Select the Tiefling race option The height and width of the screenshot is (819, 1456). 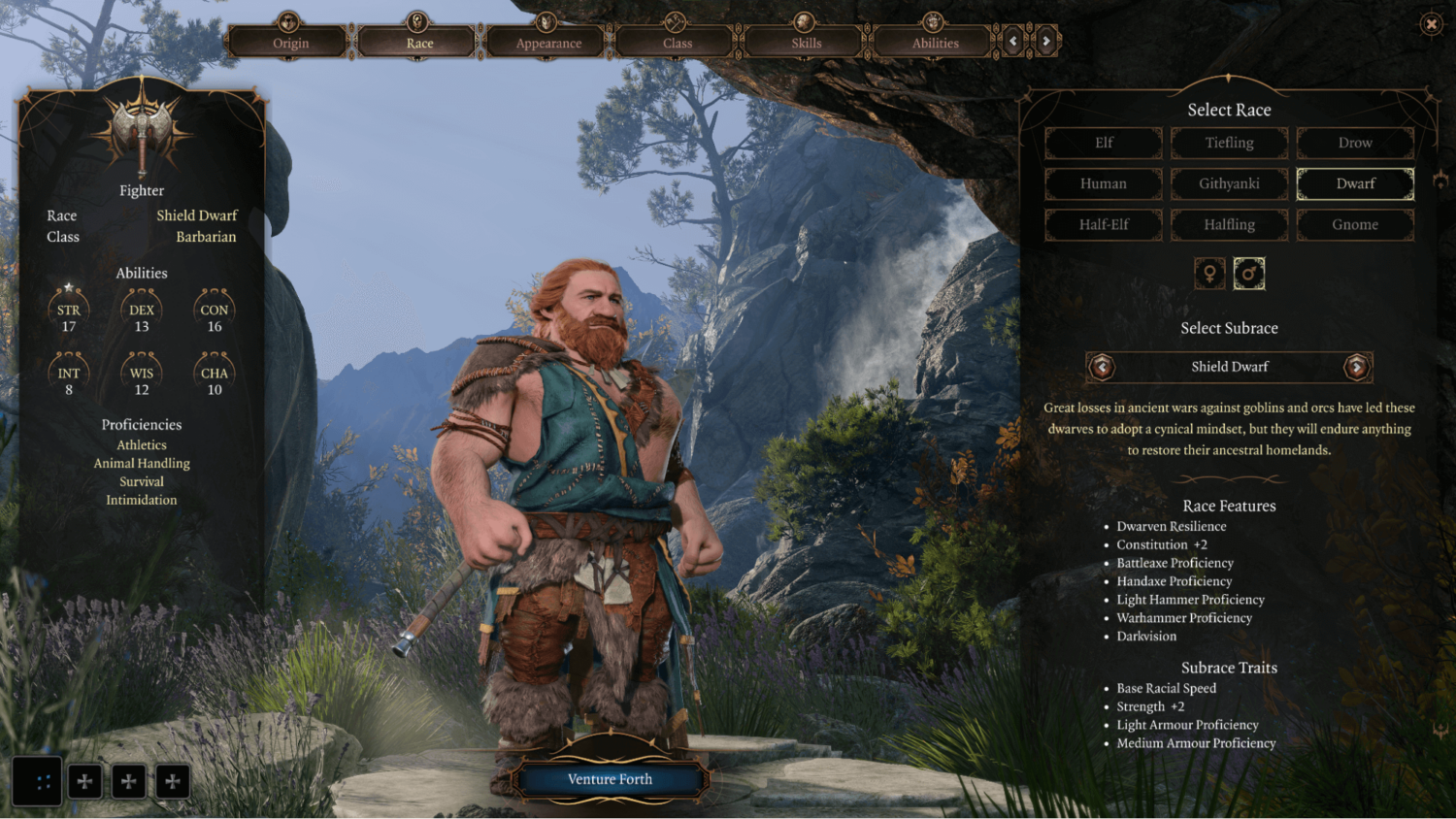1229,143
